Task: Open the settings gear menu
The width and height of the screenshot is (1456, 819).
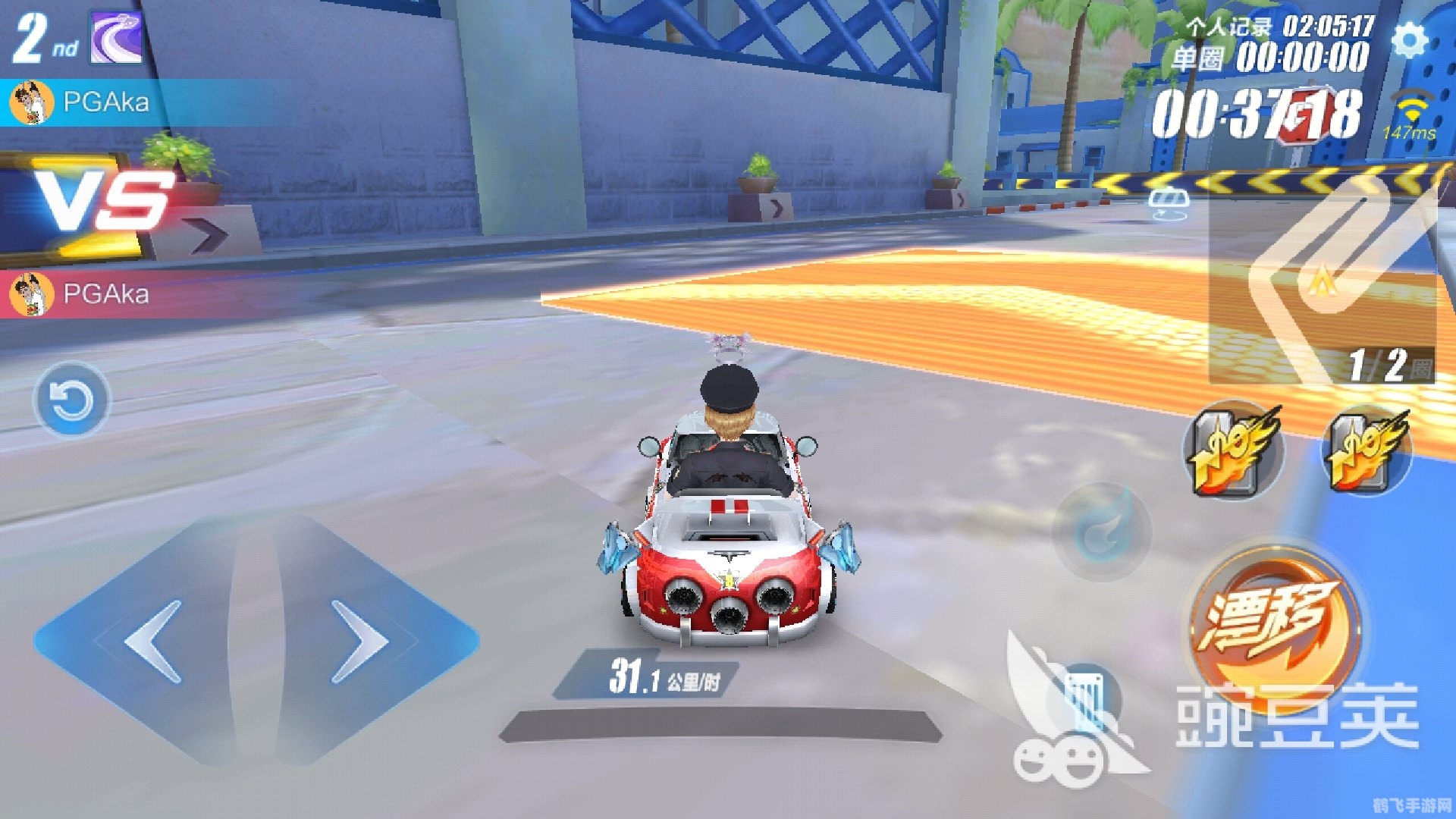Action: tap(1410, 40)
